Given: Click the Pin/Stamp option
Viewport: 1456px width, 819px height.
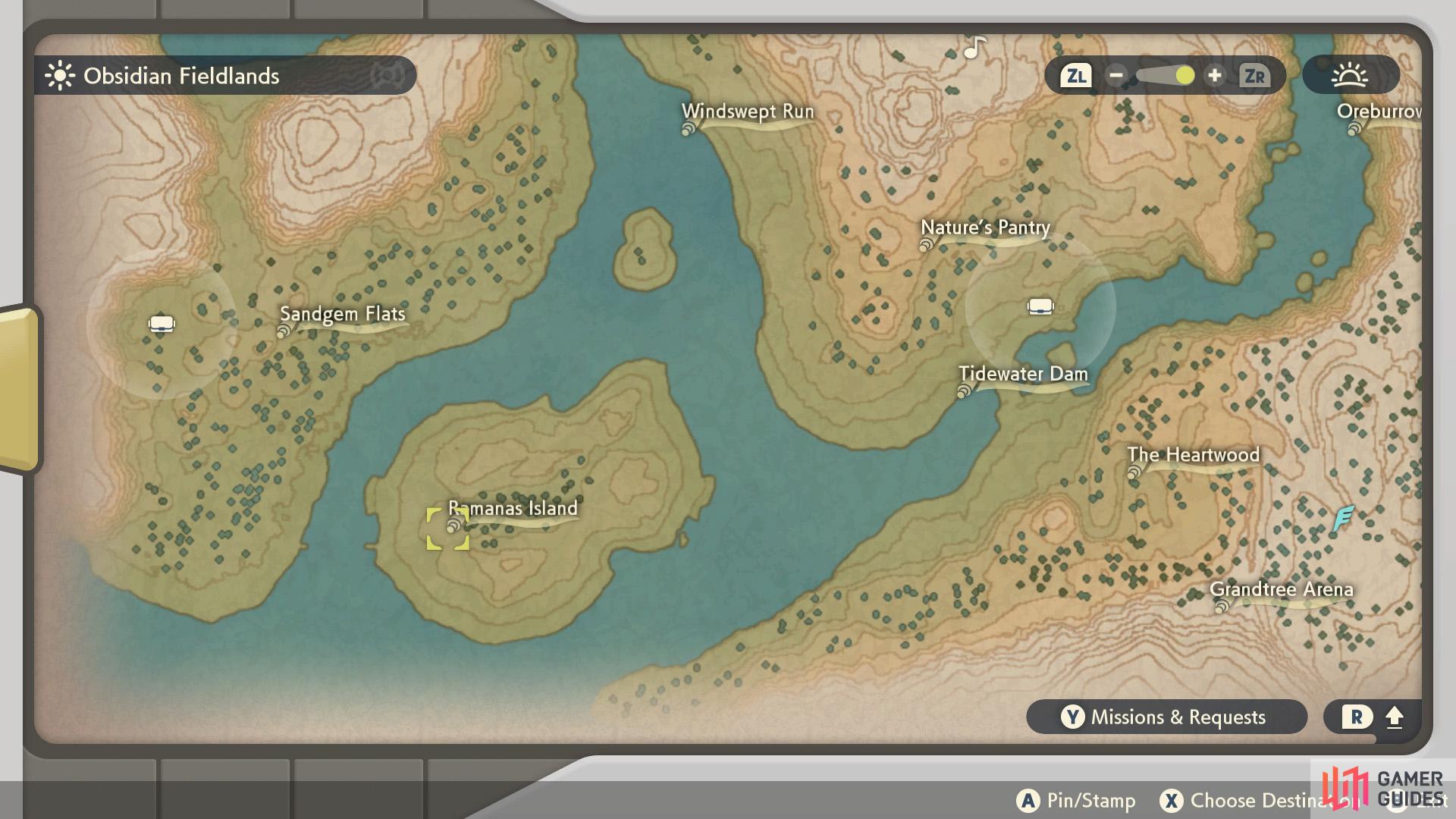Looking at the screenshot, I should click(1077, 800).
